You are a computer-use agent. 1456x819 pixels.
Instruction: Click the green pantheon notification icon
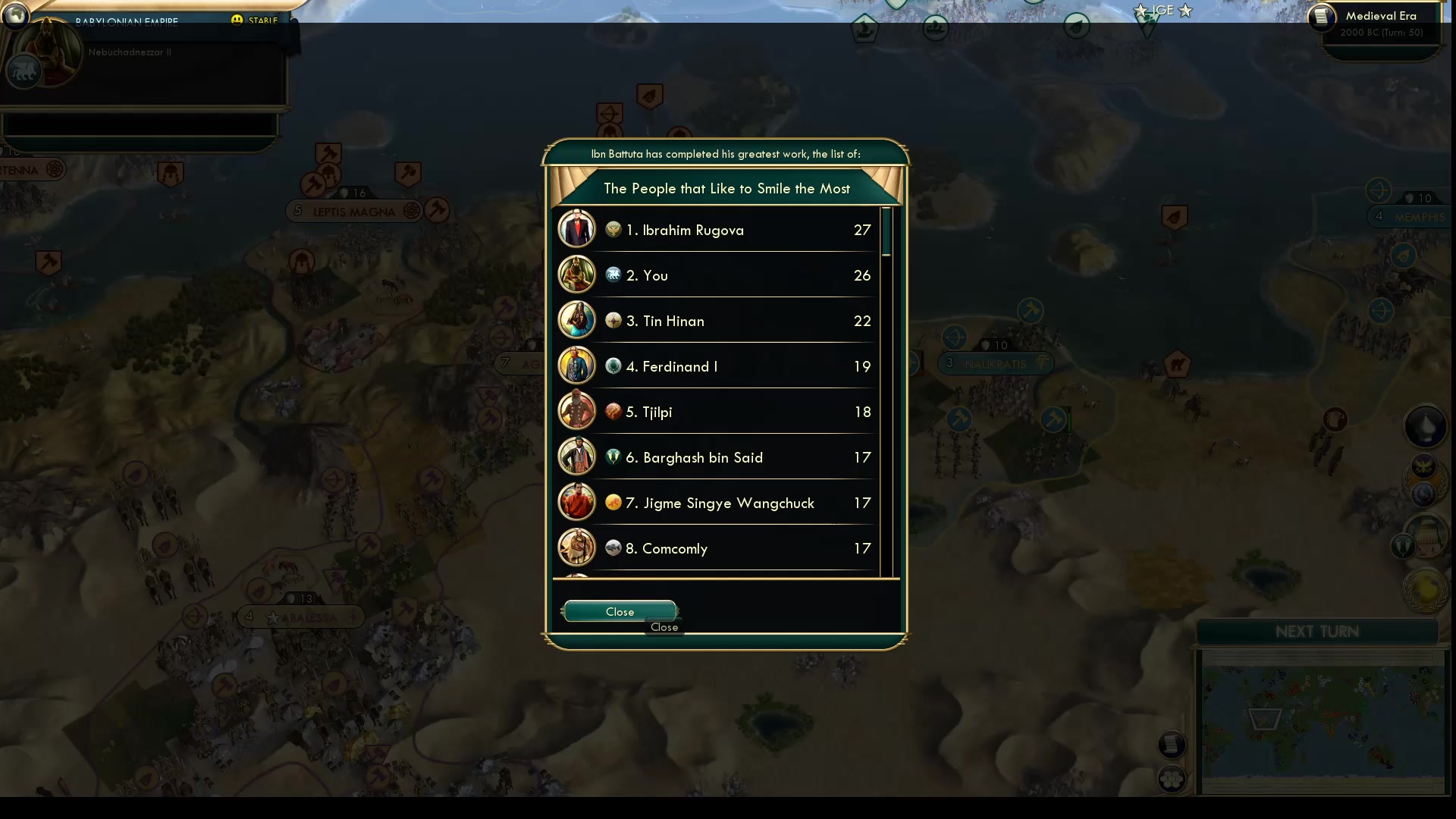1402,546
